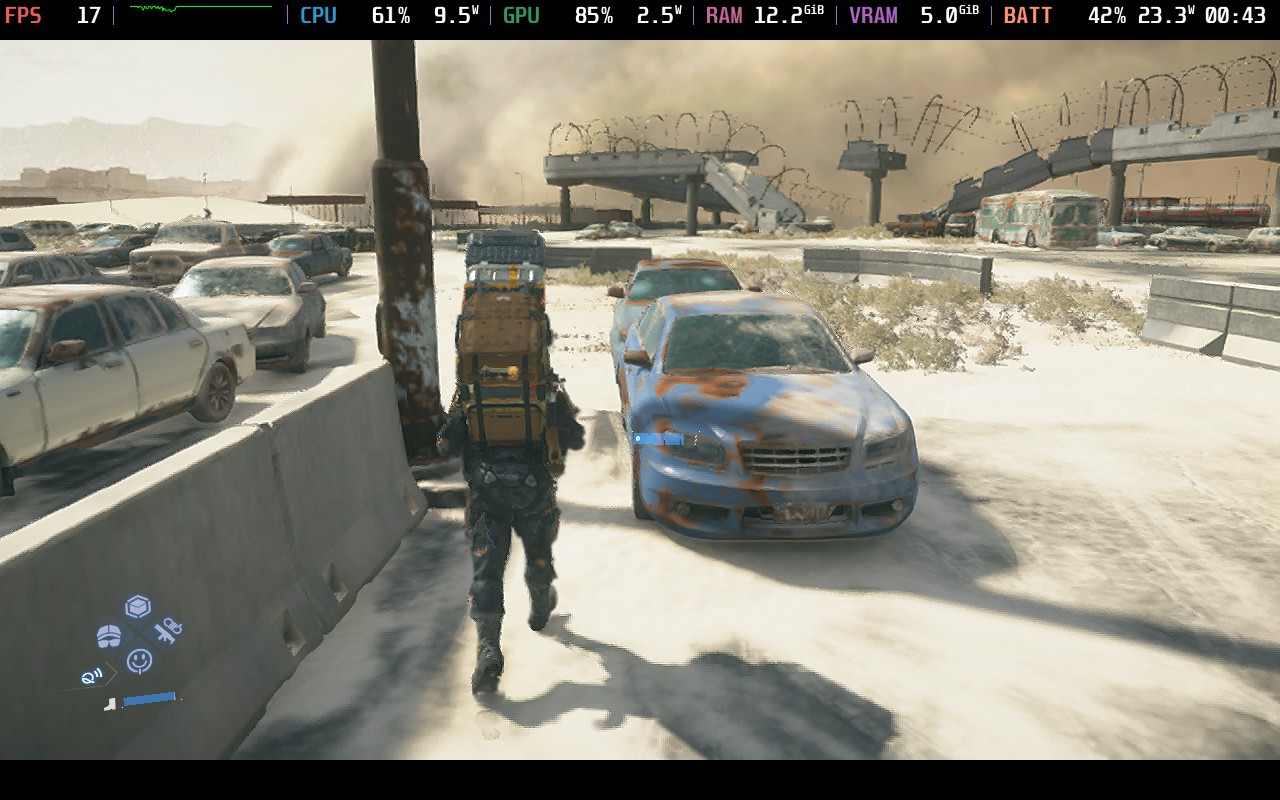
Task: Activate the smiley face icon
Action: [139, 660]
